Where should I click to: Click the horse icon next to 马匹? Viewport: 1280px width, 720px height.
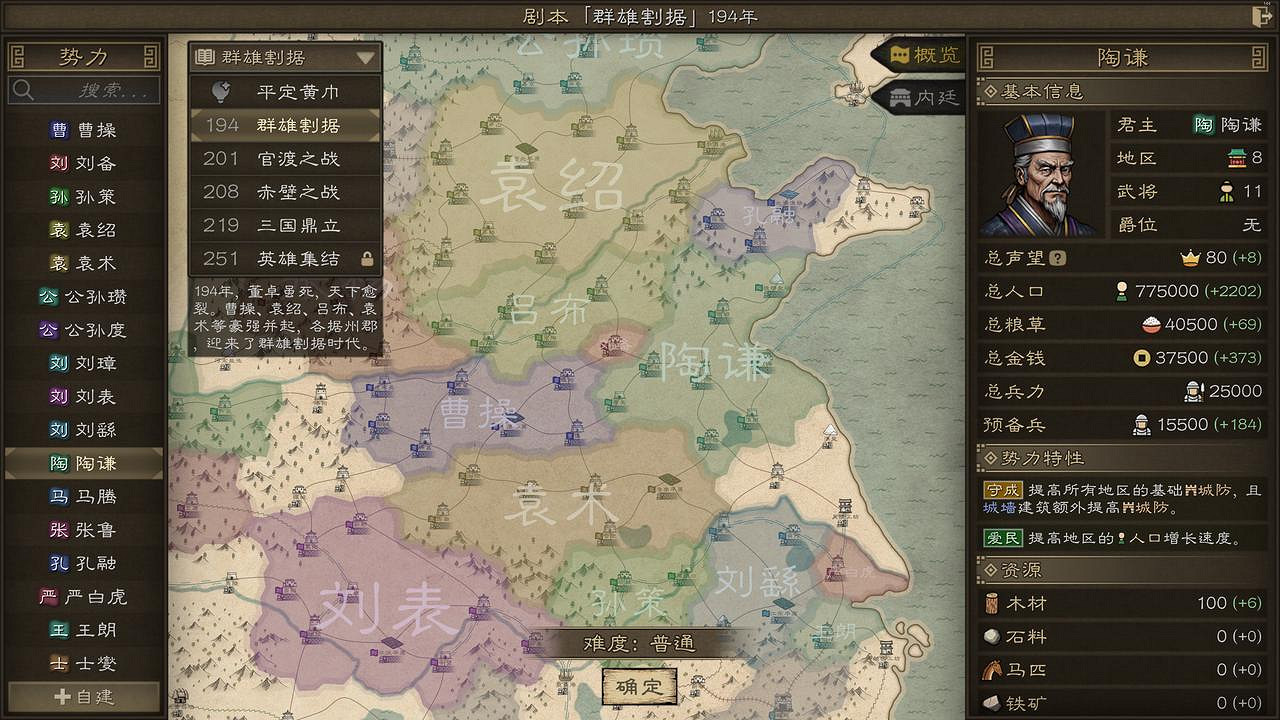point(993,669)
